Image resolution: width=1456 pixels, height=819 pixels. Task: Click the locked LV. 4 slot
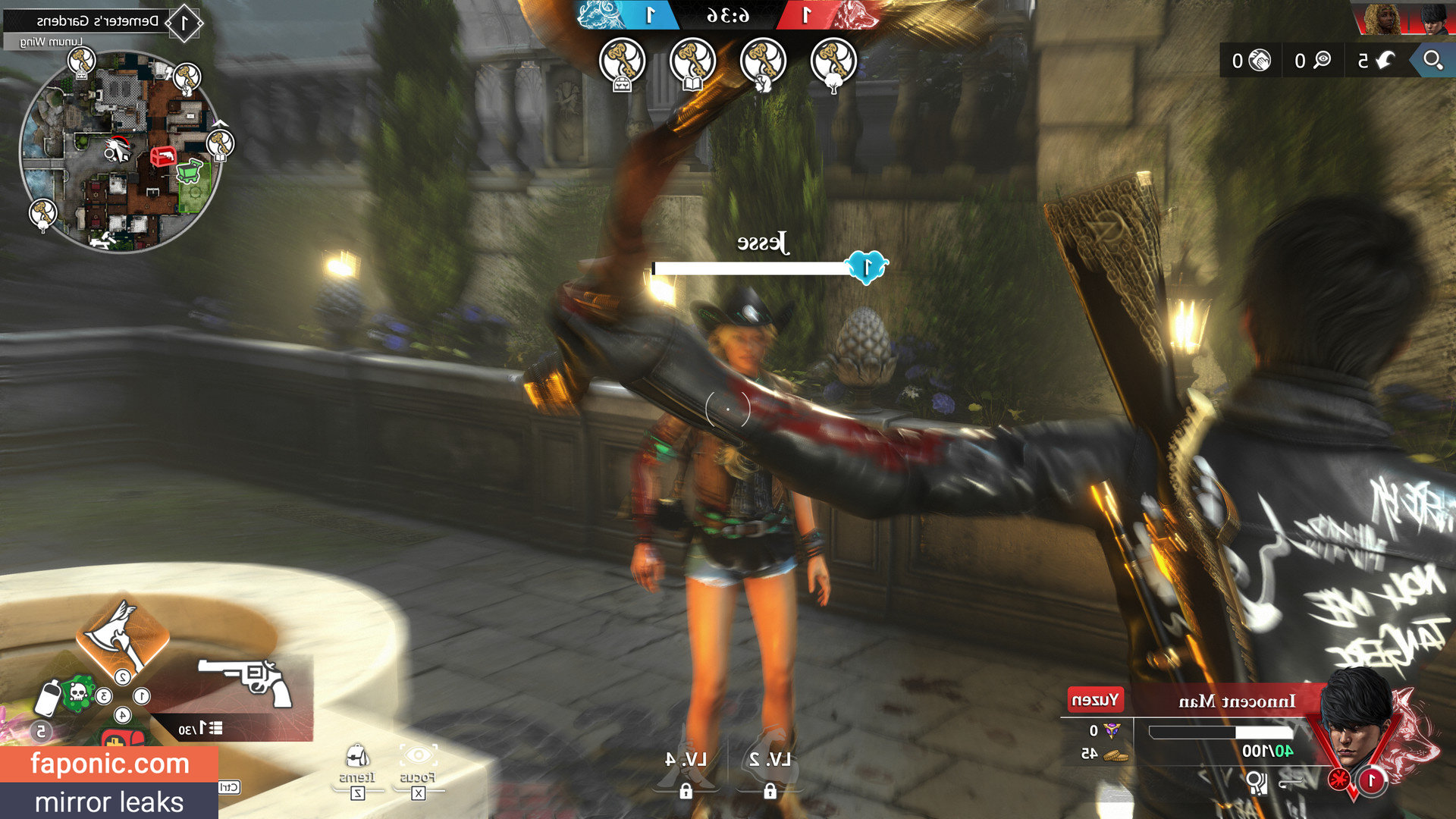pyautogui.click(x=686, y=766)
